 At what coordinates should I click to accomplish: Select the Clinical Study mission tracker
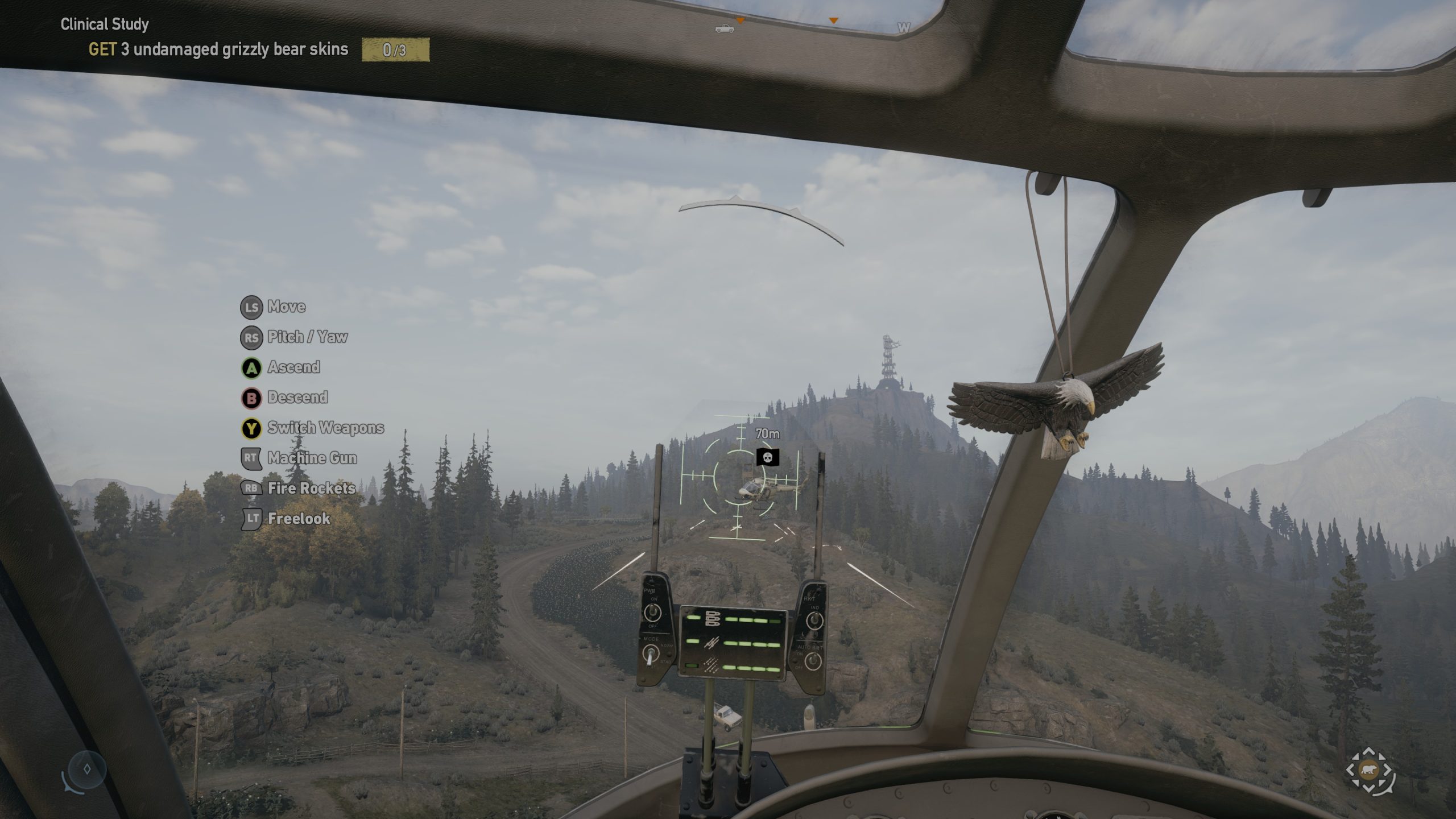pos(105,24)
